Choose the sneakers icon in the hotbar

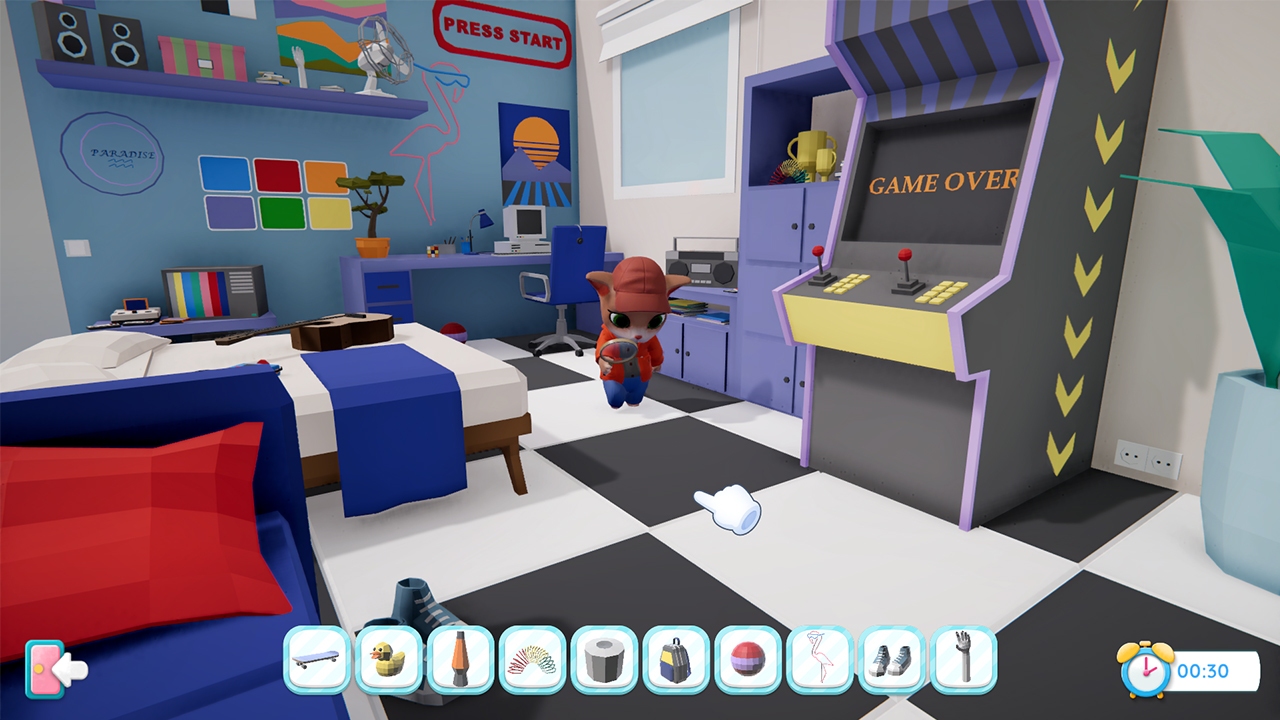point(891,662)
